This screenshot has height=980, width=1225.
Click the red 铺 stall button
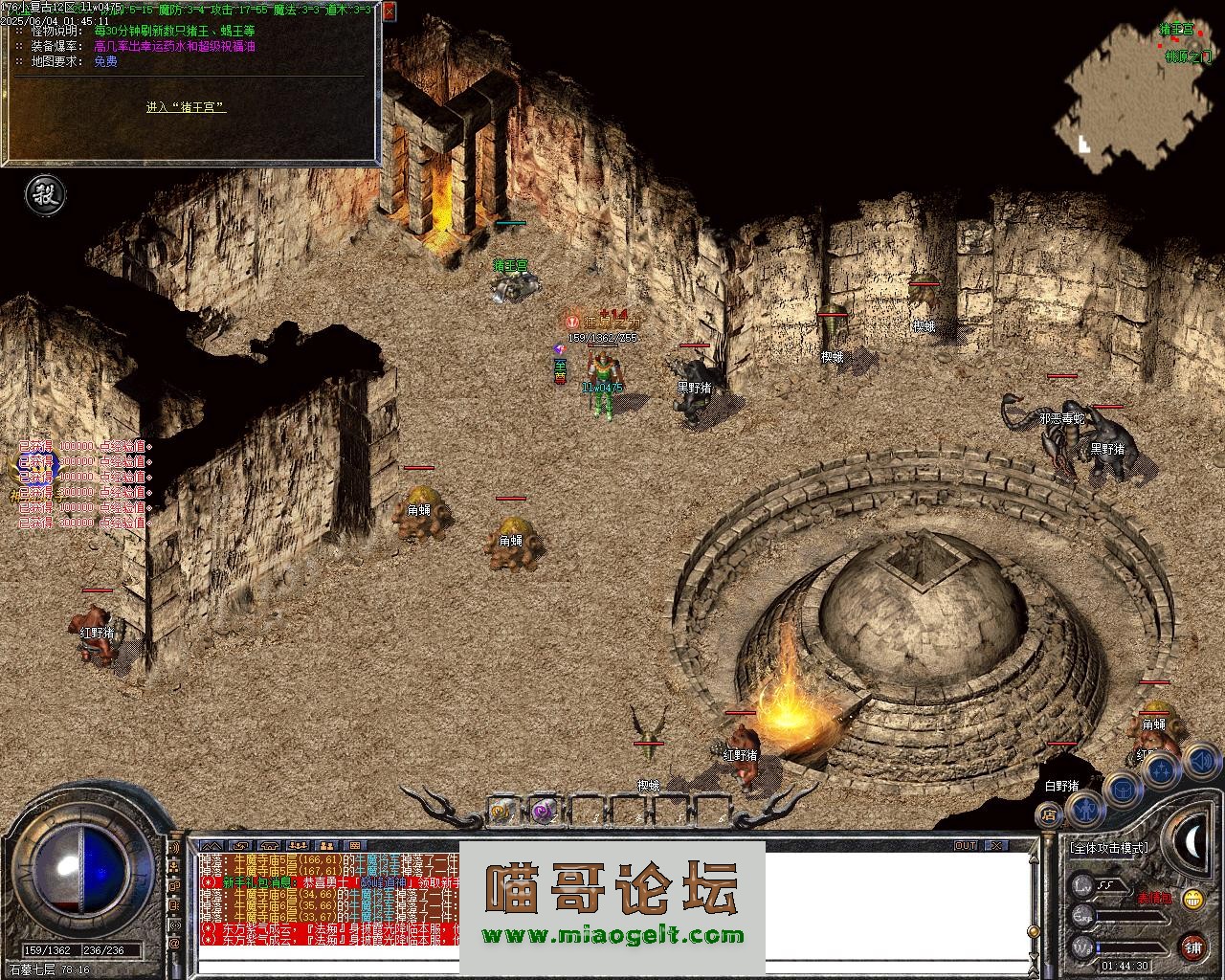(1192, 947)
